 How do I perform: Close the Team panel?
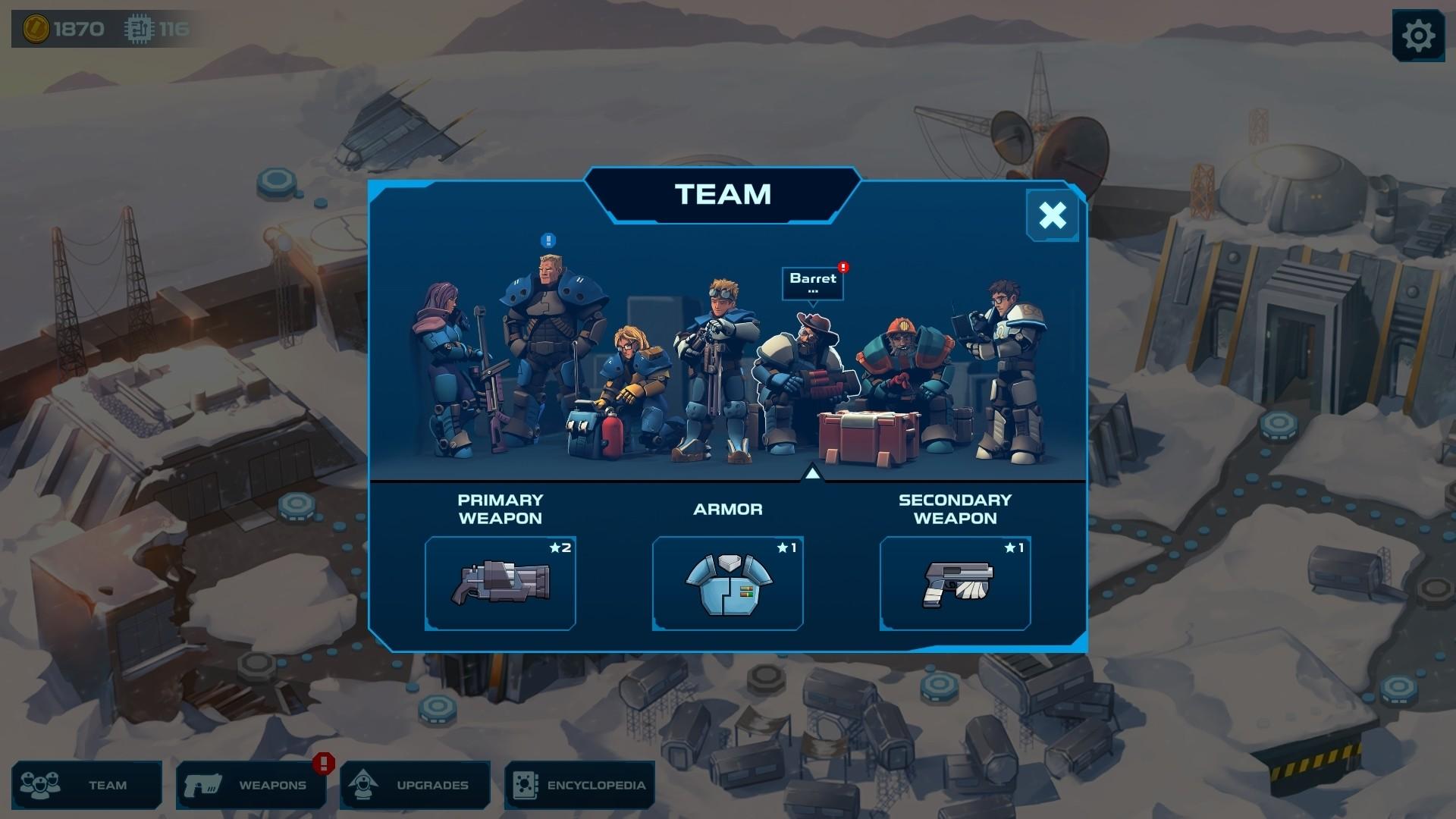tap(1053, 215)
